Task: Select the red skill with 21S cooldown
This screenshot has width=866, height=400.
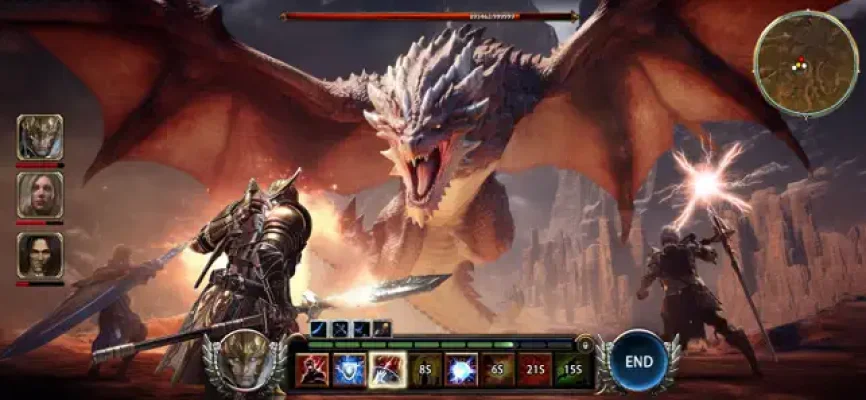Action: [534, 370]
